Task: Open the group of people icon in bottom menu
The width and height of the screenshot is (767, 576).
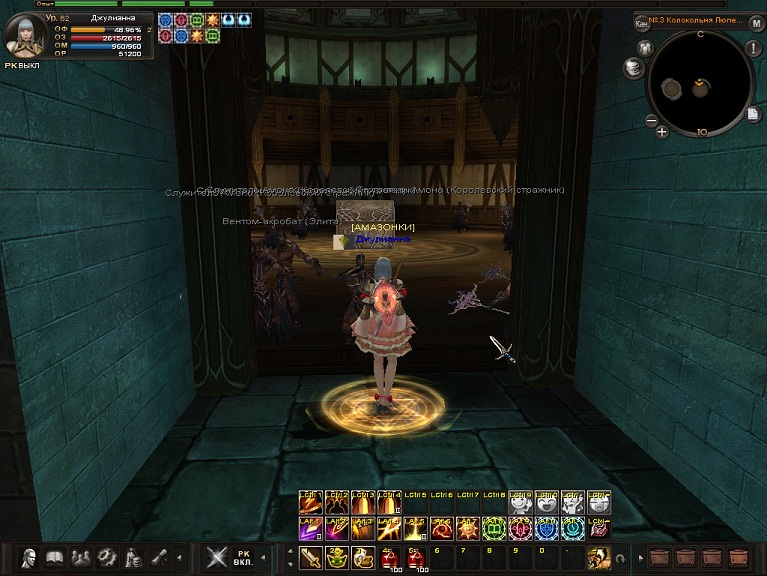Action: [x=81, y=558]
